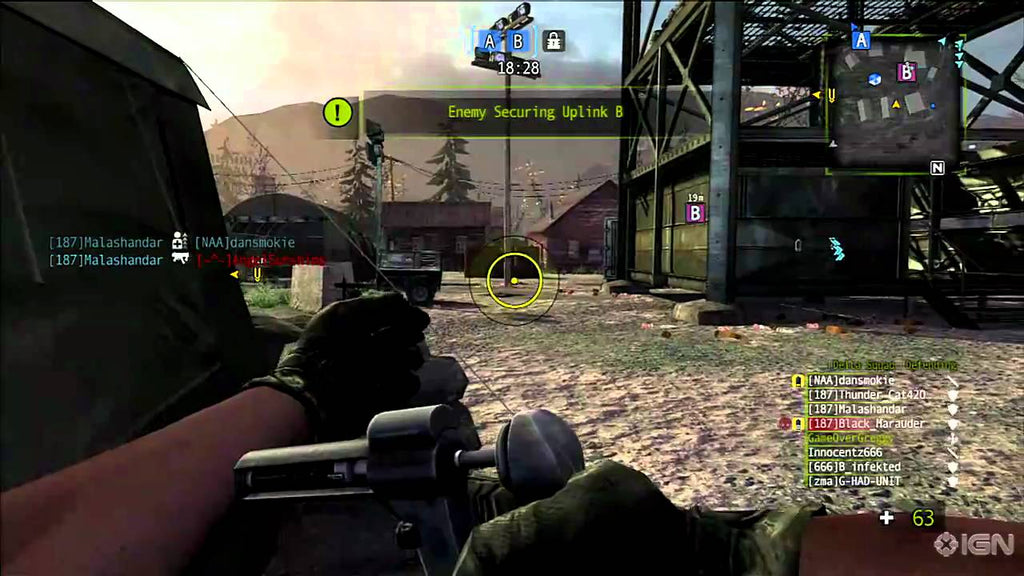Select the magenta B marker on the minimap

point(907,71)
